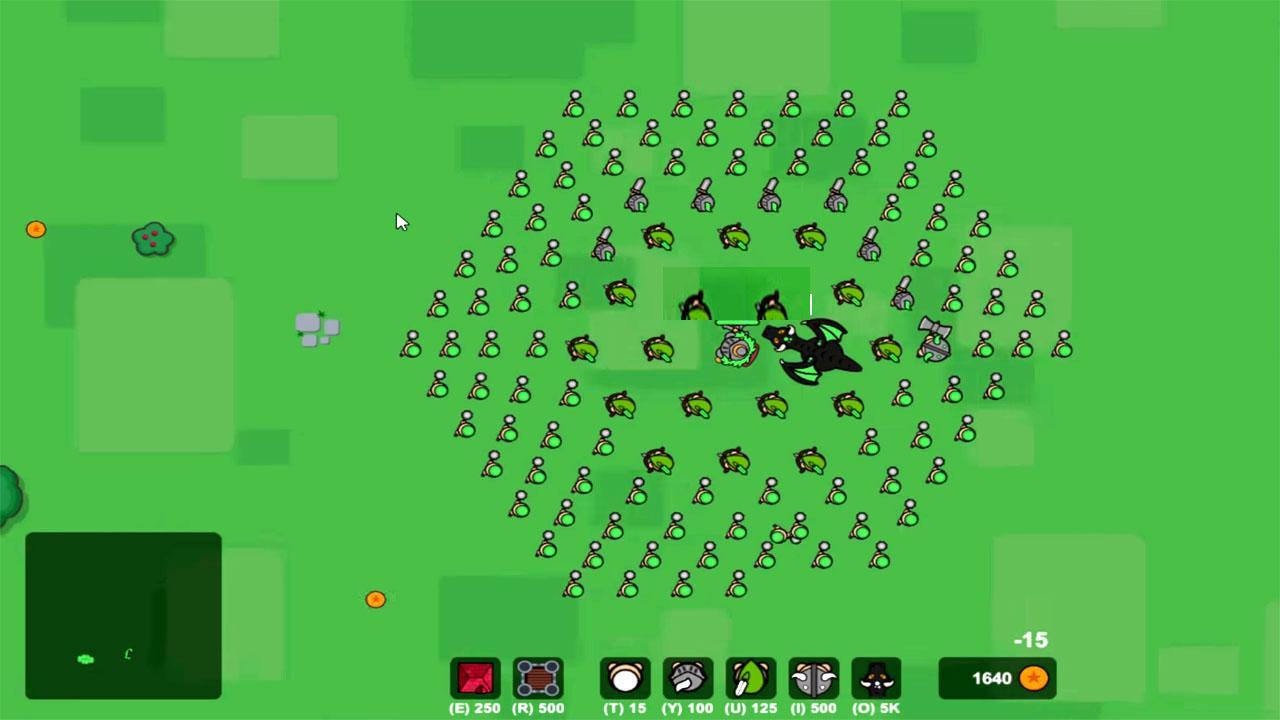Open the minimap panel bottom left
Viewport: 1280px width, 720px height.
coord(123,615)
